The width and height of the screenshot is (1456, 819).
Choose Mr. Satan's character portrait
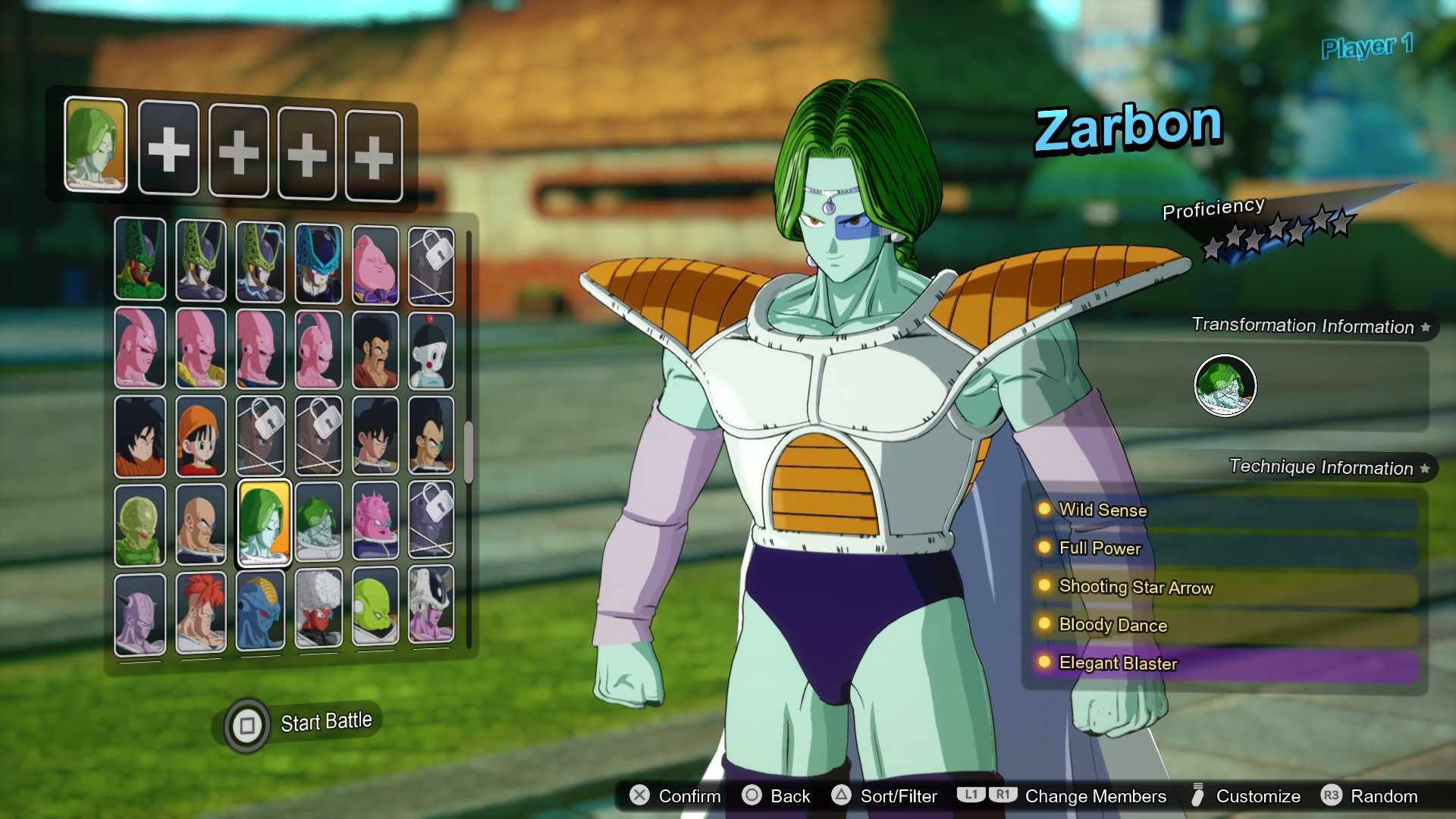point(377,349)
